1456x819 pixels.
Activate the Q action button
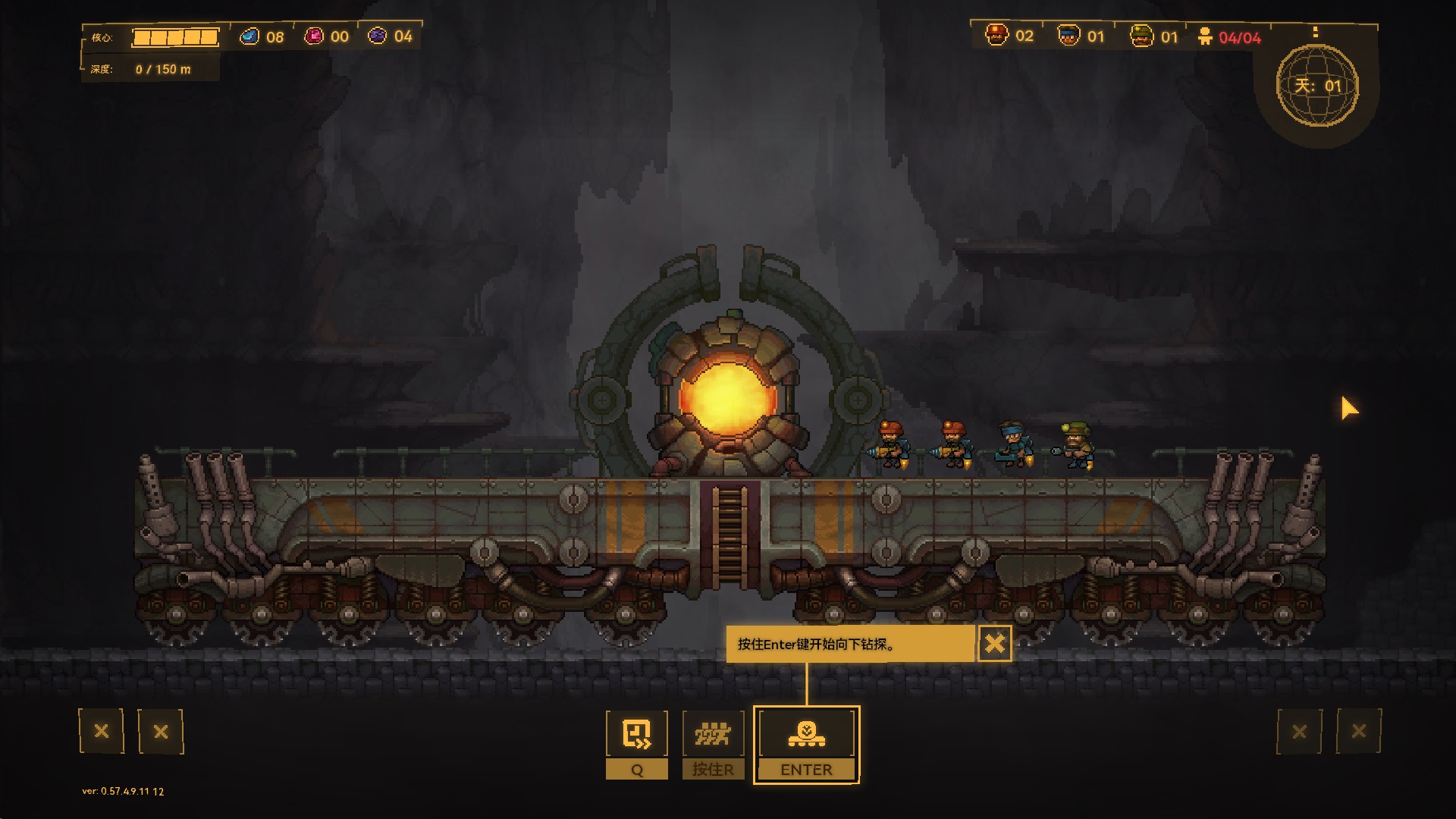click(x=637, y=745)
